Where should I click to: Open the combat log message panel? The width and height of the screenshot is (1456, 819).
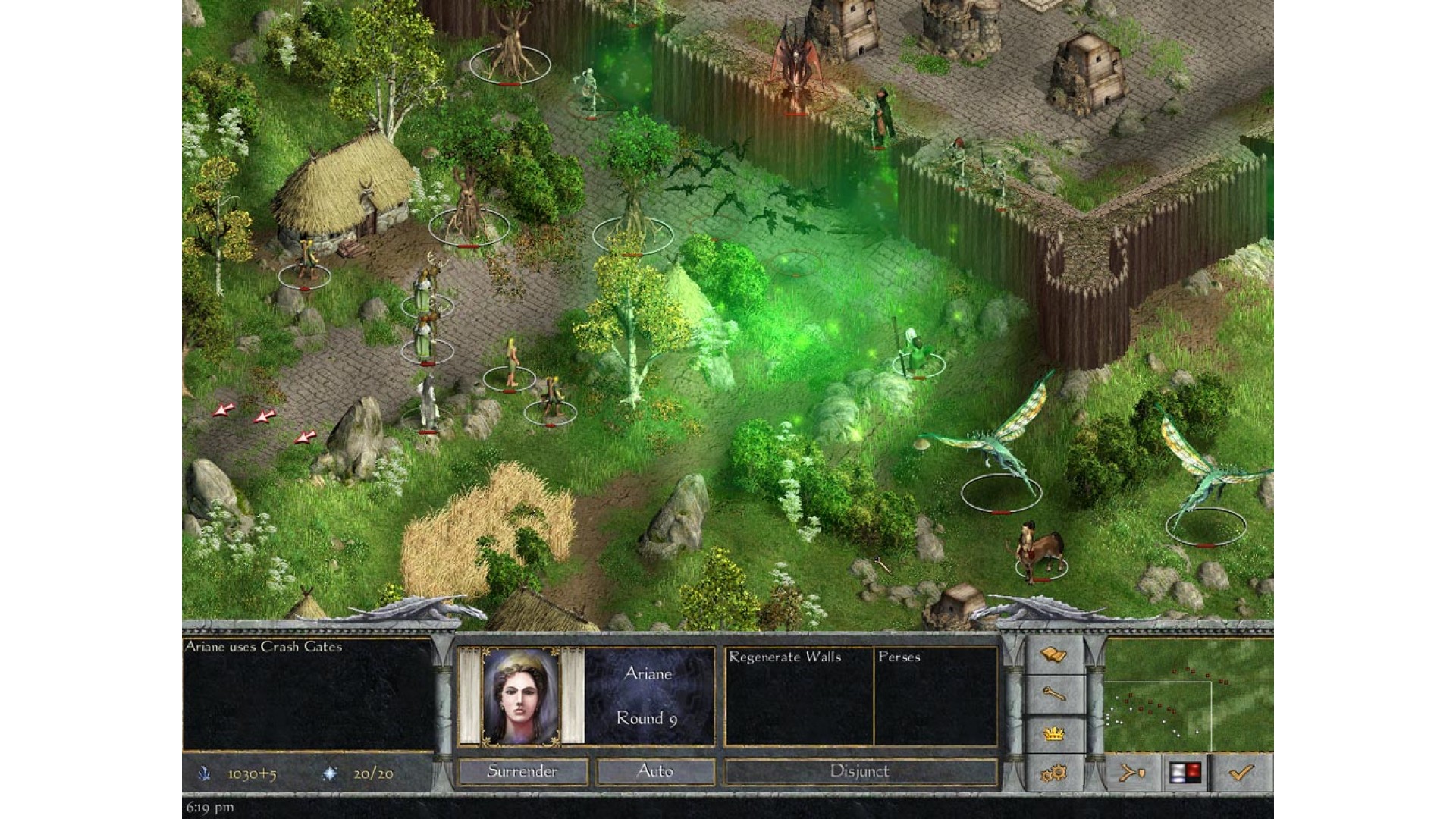pos(307,694)
